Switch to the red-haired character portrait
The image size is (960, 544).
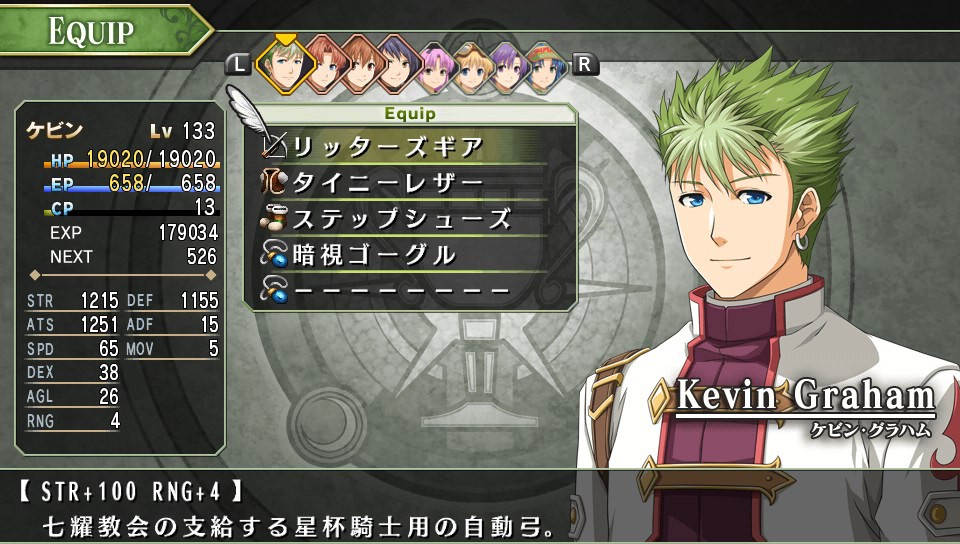[325, 65]
